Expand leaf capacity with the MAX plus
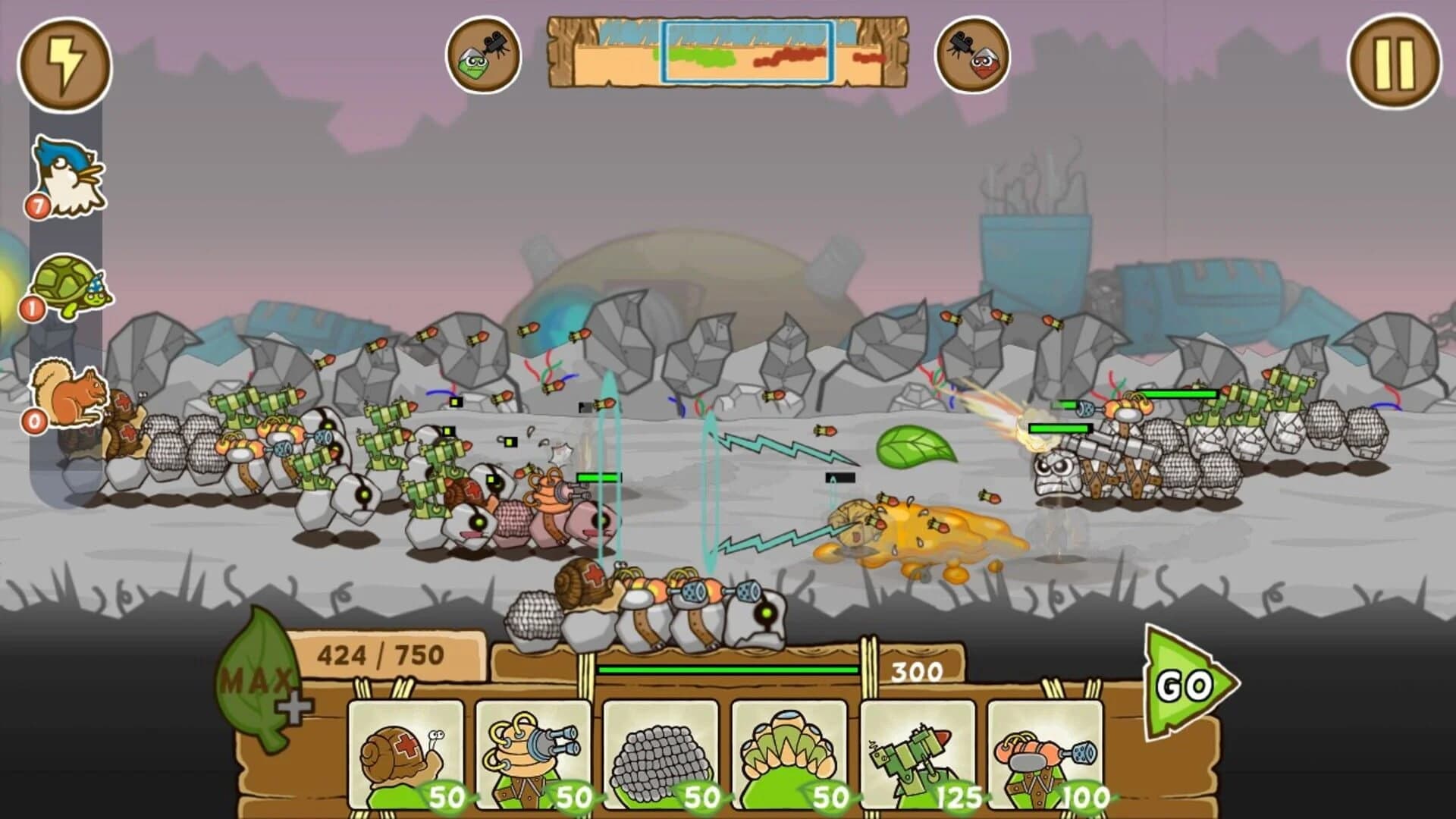Screen dimensions: 1456x819 coord(290,709)
